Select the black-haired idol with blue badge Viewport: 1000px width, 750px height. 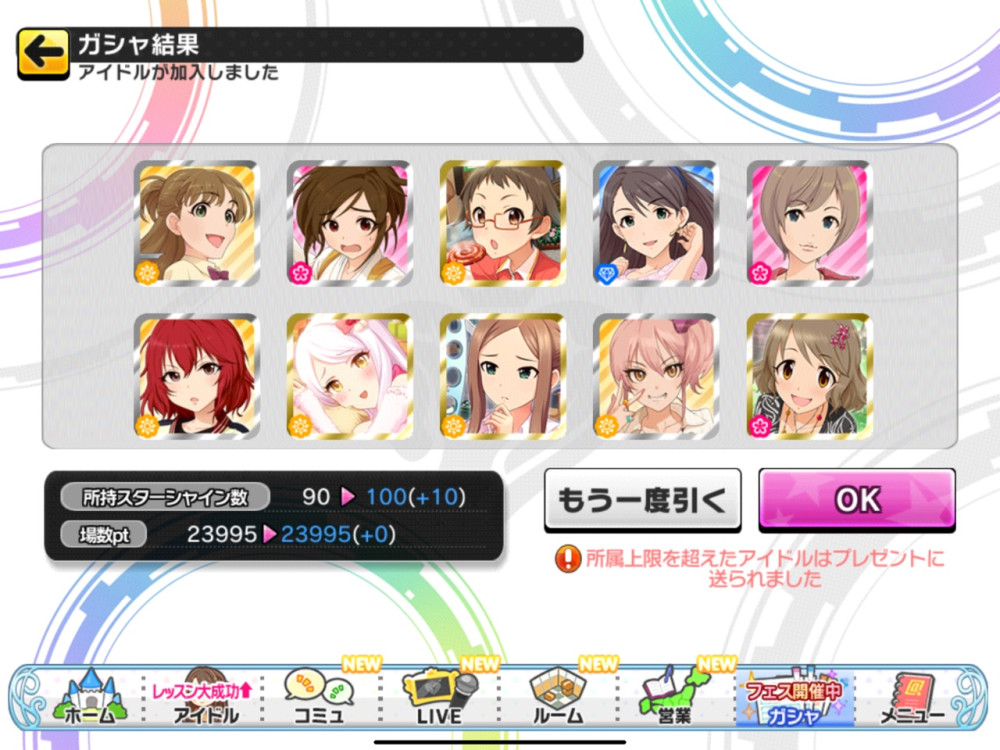656,223
